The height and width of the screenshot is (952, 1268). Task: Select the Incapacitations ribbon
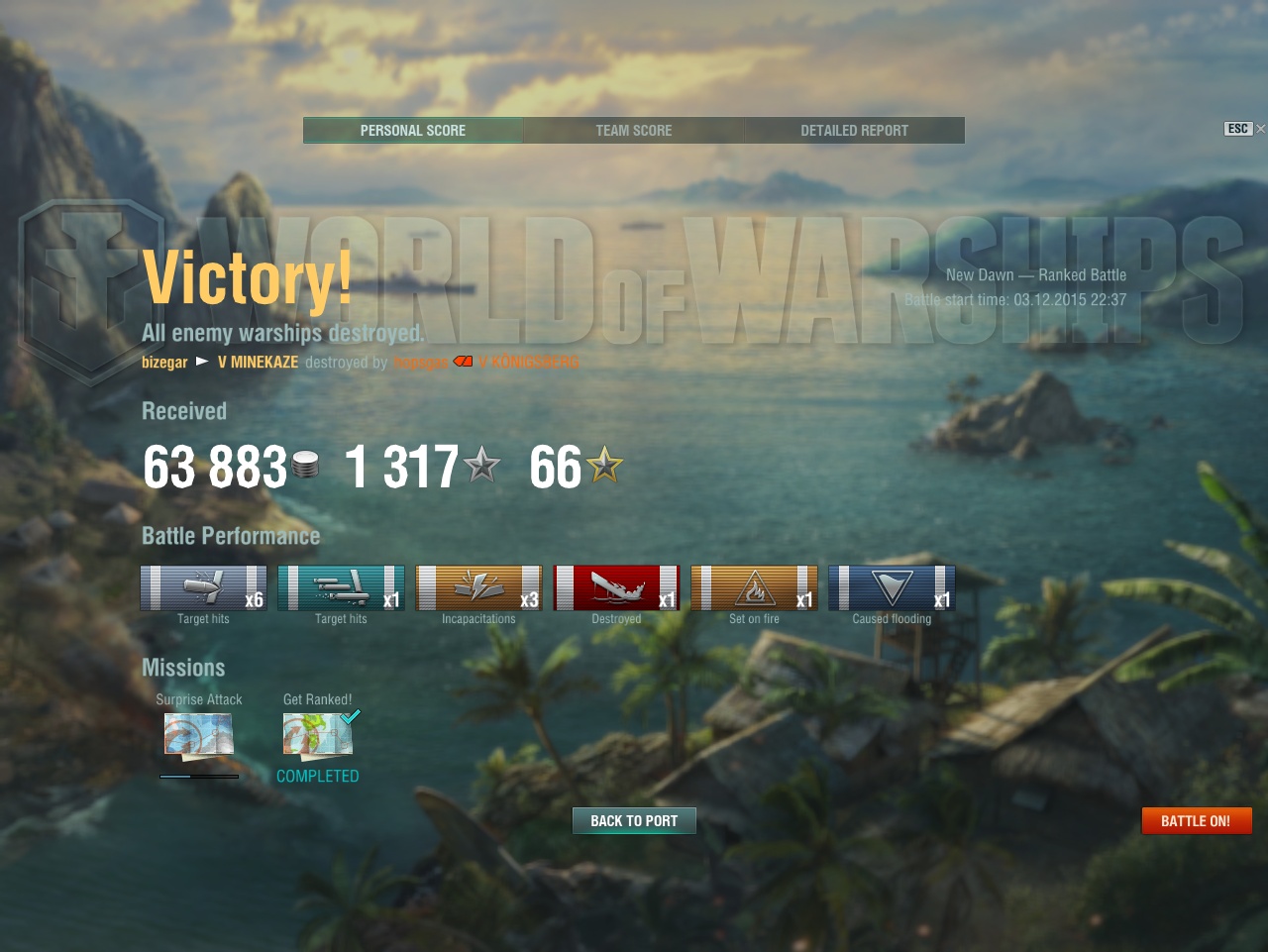478,587
